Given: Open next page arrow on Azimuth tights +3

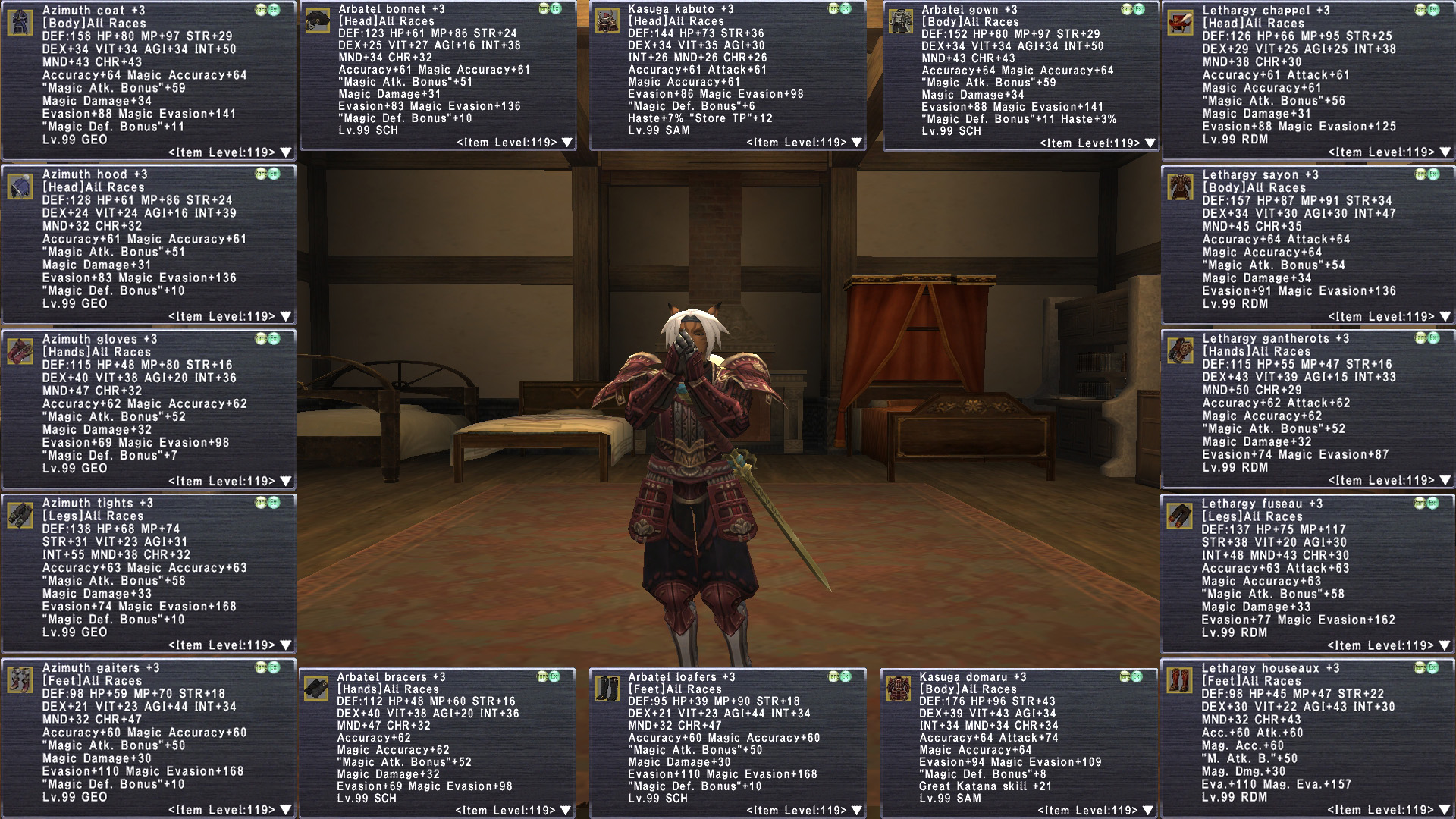Looking at the screenshot, I should coord(286,645).
